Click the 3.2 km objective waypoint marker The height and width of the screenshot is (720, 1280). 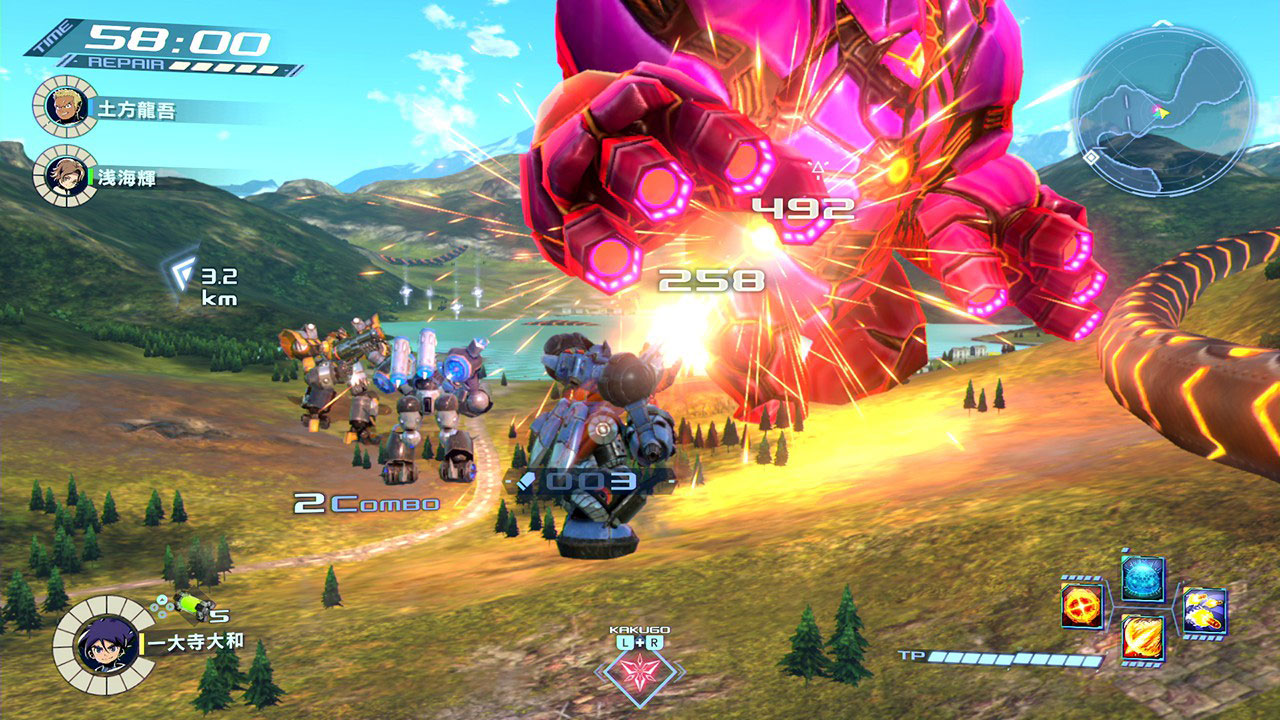(x=181, y=273)
